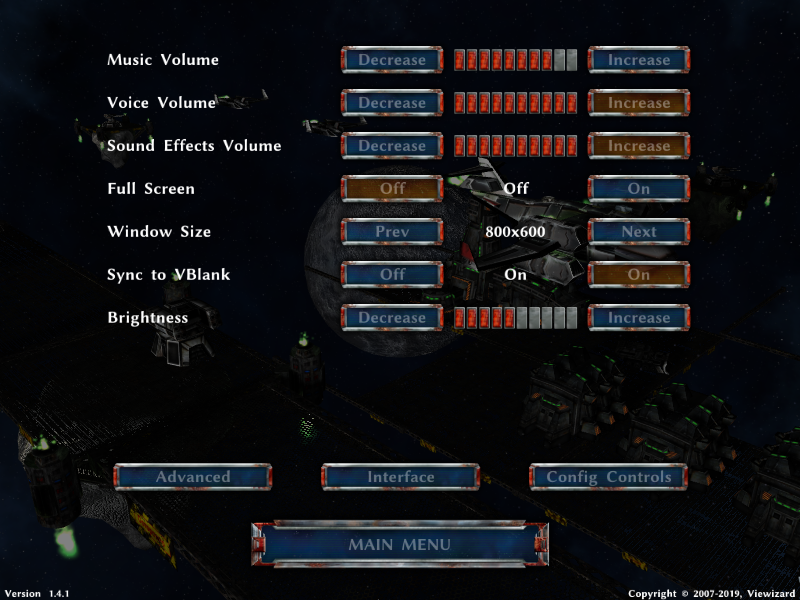Choose the next Window Size
Screen dimensions: 800x600
click(639, 232)
